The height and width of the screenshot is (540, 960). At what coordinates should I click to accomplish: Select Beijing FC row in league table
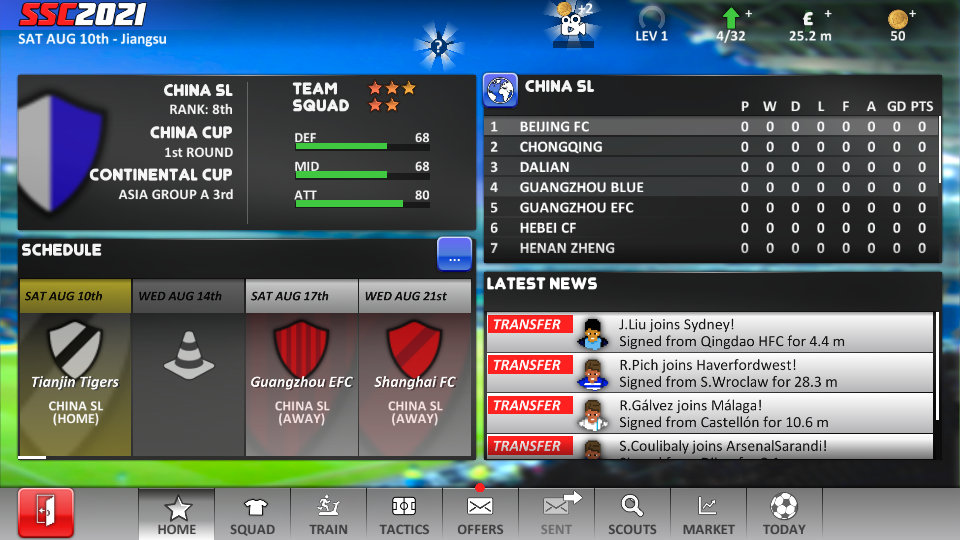(x=710, y=127)
